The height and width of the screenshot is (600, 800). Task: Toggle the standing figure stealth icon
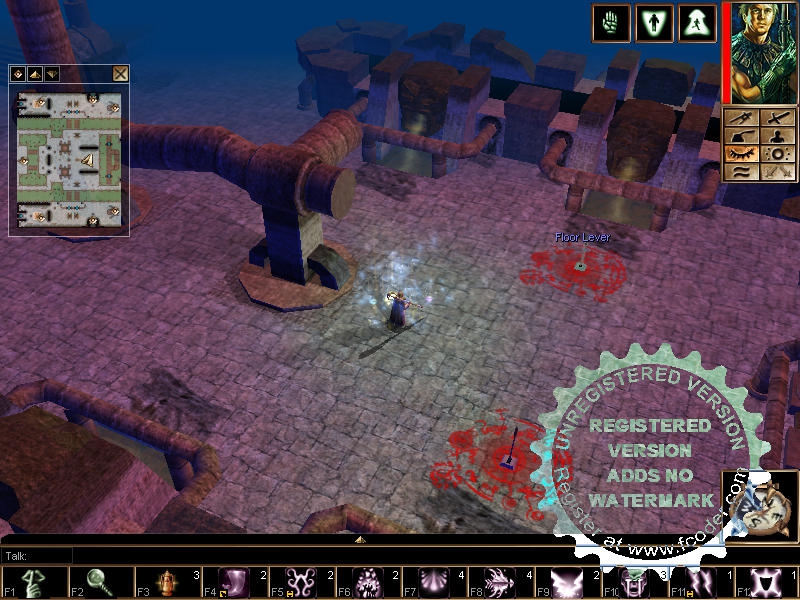tap(654, 23)
